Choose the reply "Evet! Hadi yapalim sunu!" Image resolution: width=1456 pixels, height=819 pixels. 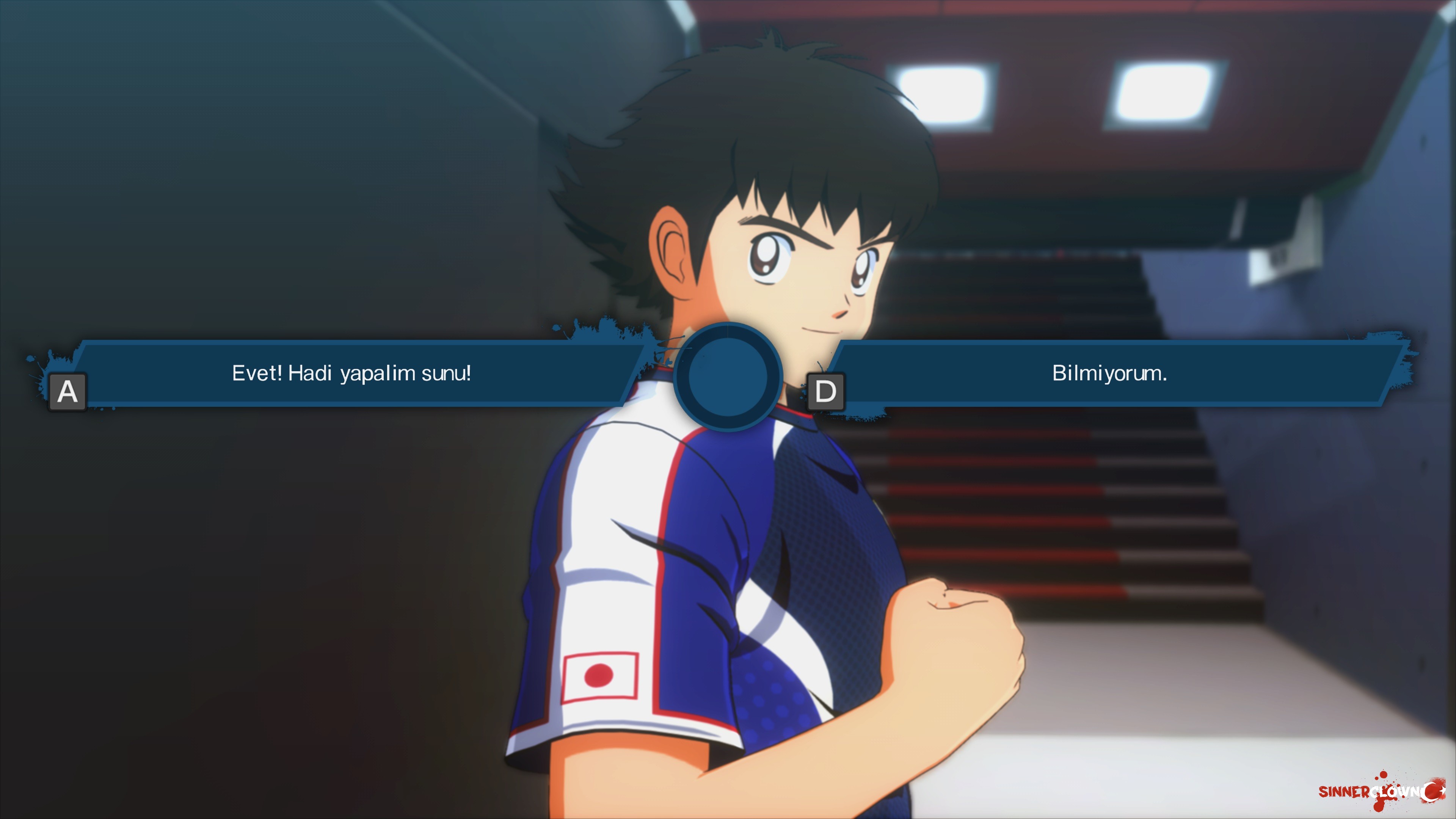point(351,373)
